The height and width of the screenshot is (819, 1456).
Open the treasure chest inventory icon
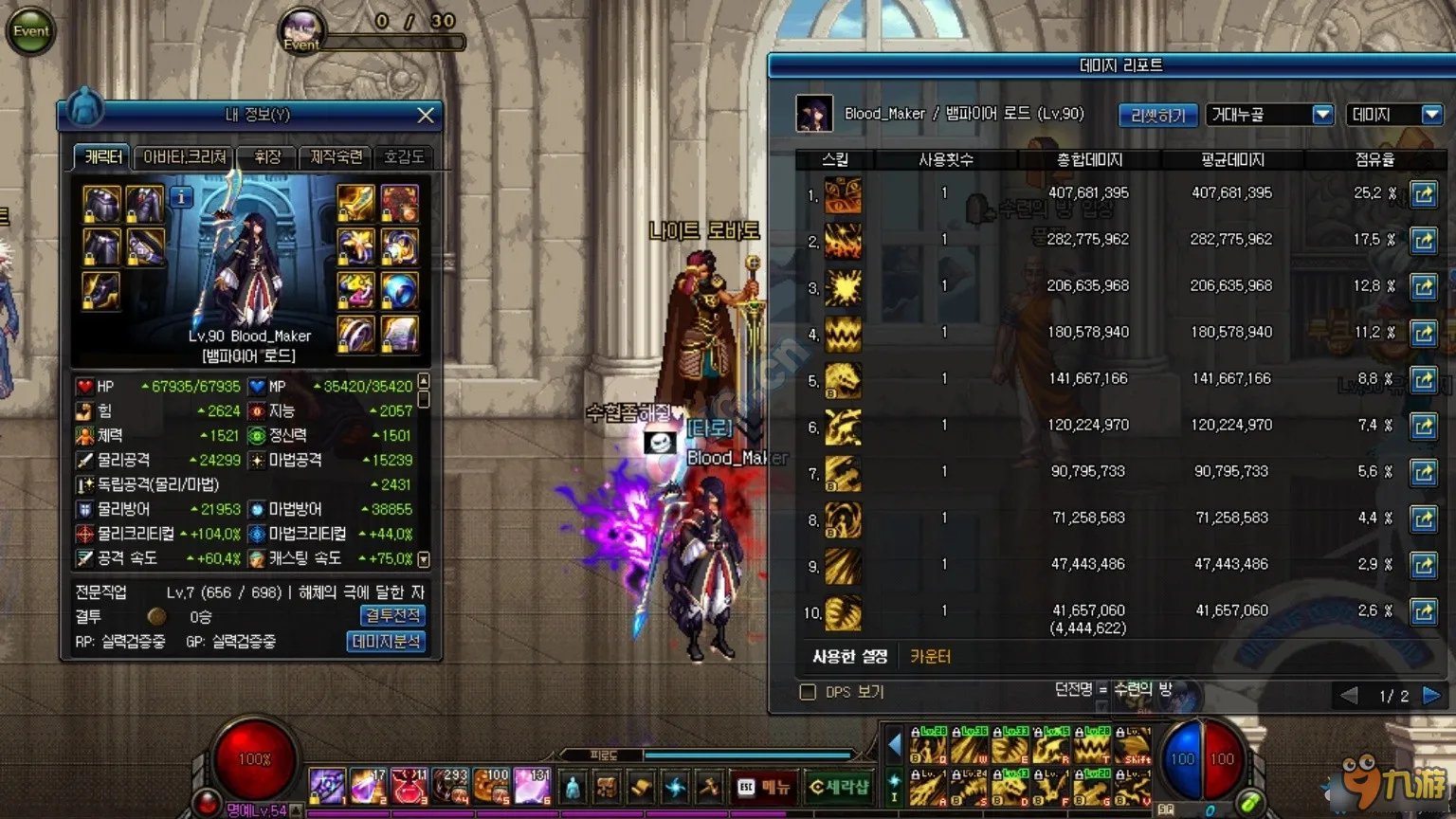point(607,788)
